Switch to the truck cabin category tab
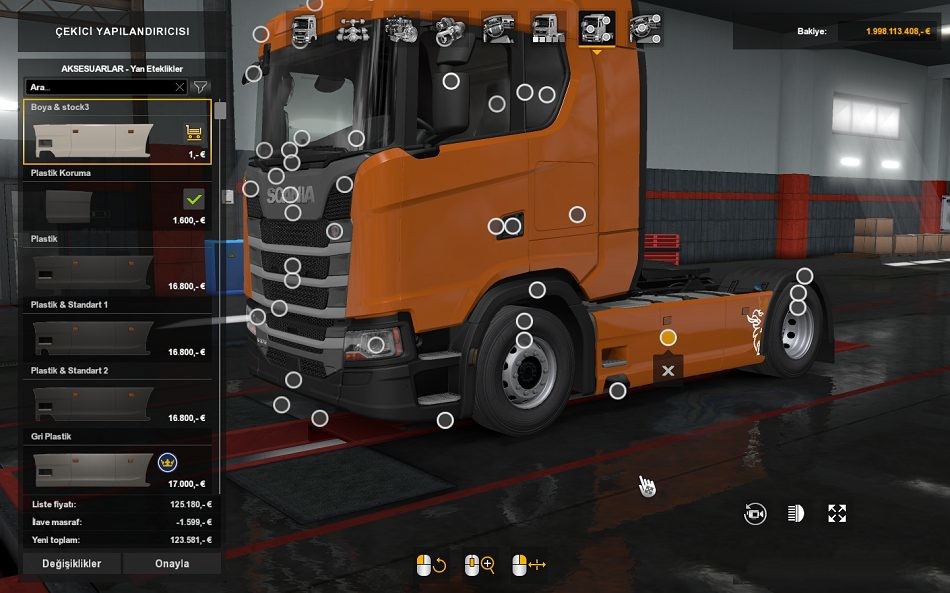 [x=304, y=28]
